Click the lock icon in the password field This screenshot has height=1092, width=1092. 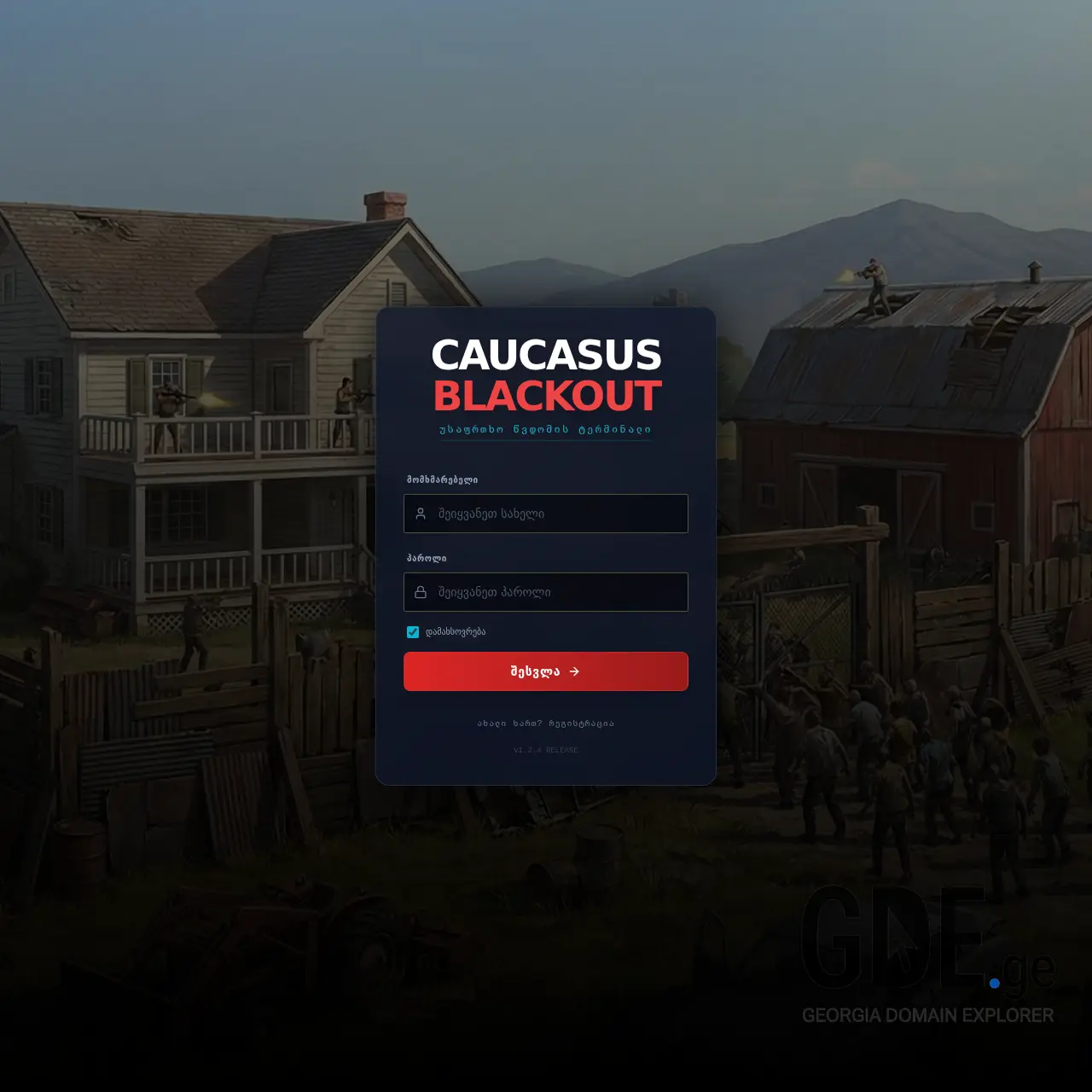click(421, 591)
